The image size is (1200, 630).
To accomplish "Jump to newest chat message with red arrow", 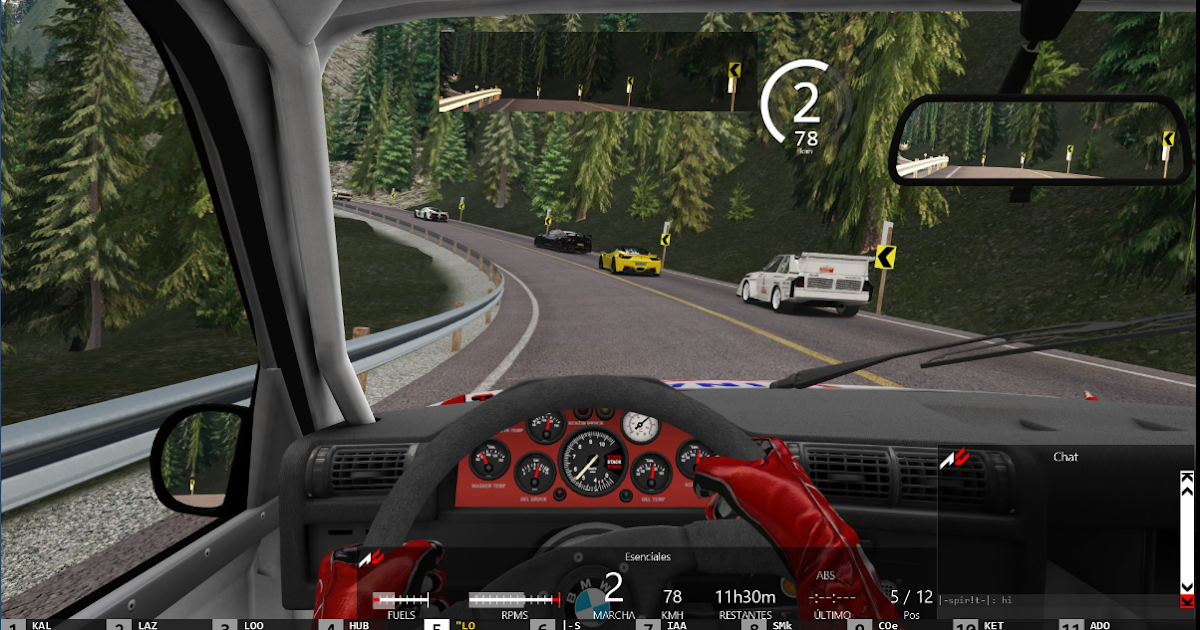I will click(1187, 600).
